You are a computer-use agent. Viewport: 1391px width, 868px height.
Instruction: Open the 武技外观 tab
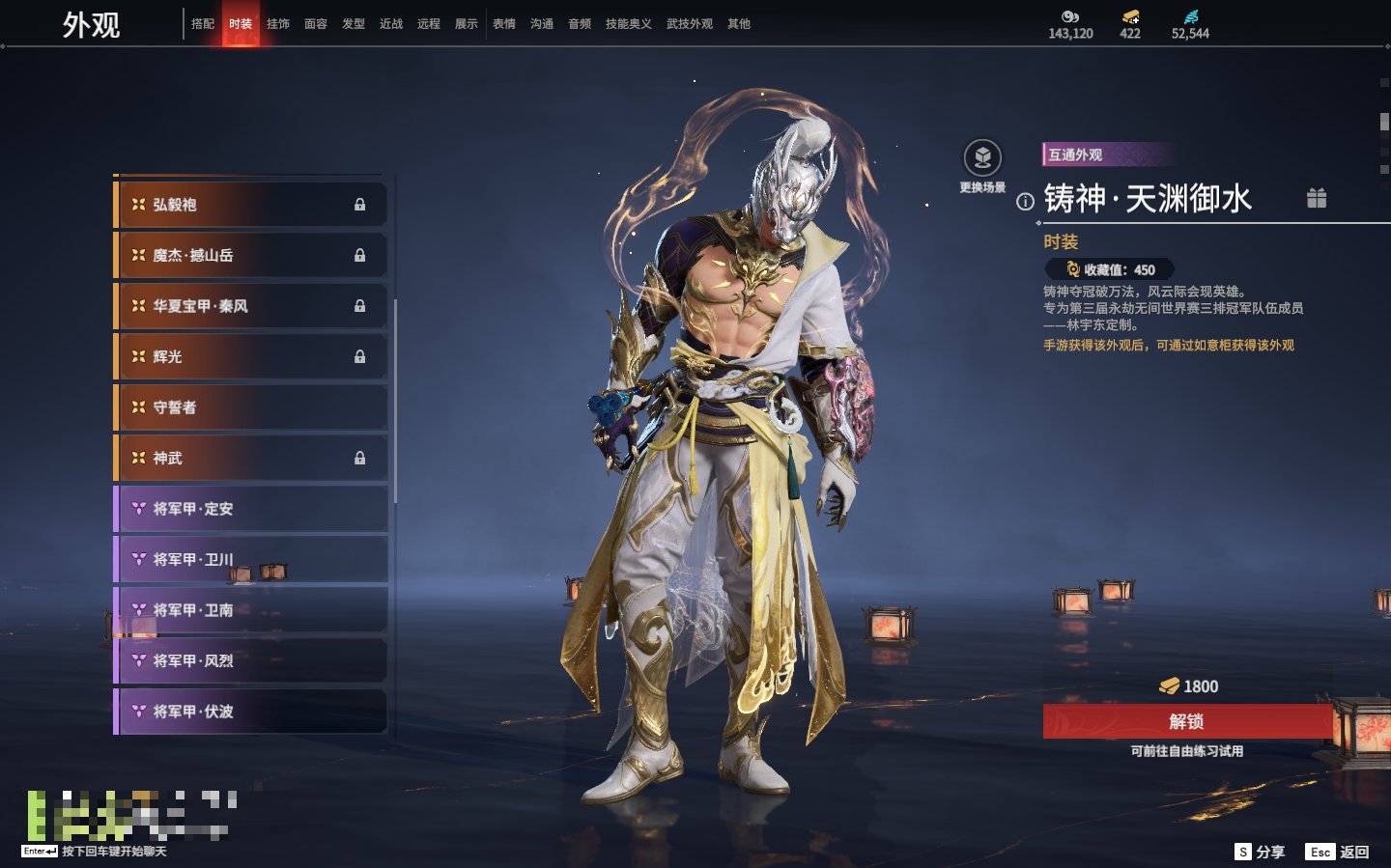click(690, 24)
